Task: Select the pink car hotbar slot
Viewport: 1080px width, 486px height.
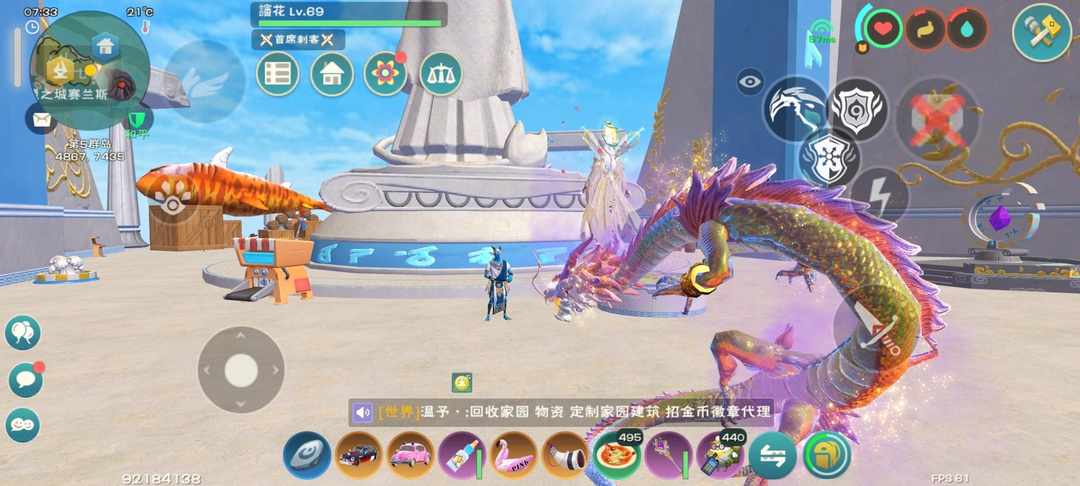Action: click(409, 455)
